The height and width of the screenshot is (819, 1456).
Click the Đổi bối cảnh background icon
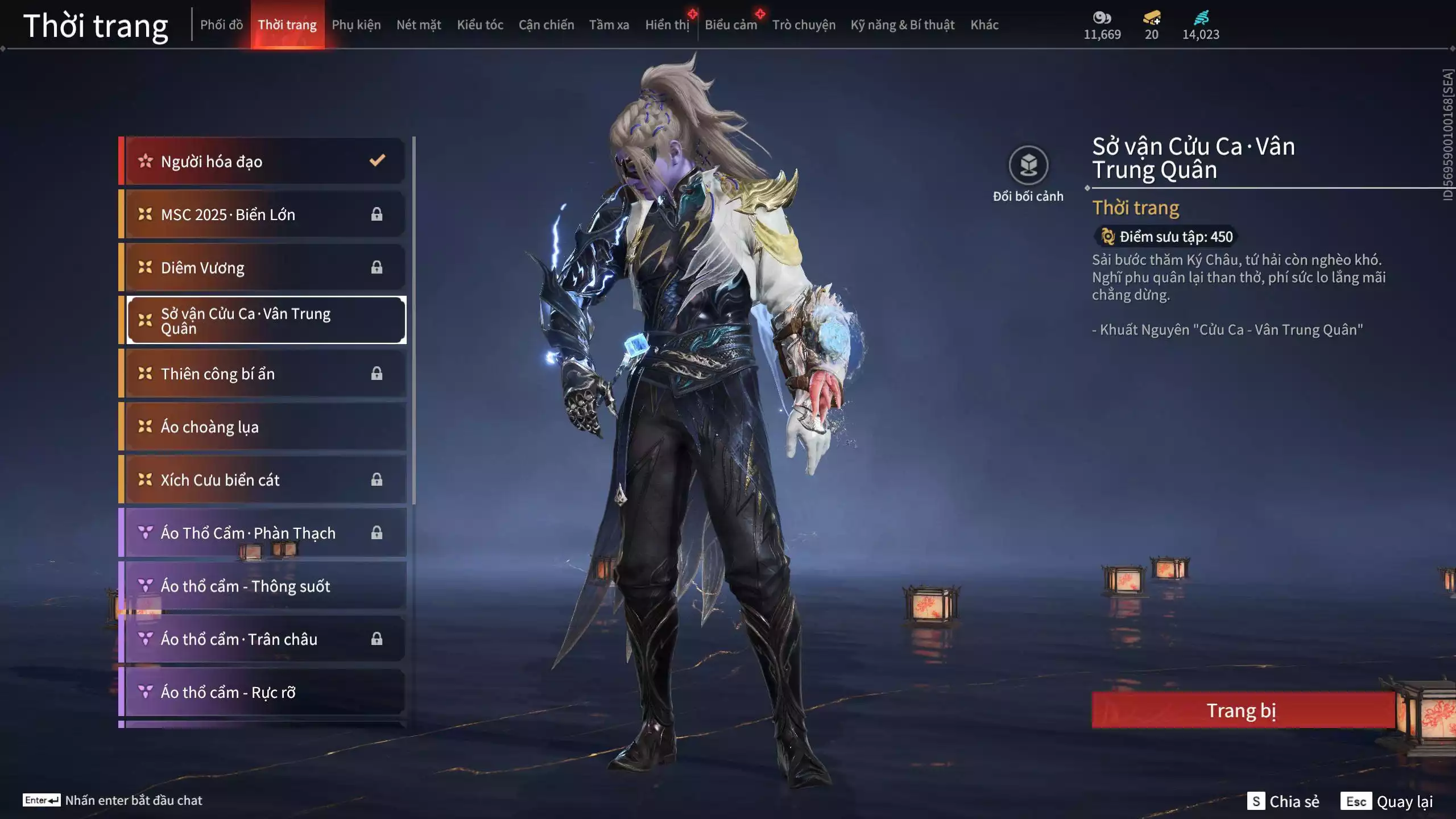(x=1028, y=166)
